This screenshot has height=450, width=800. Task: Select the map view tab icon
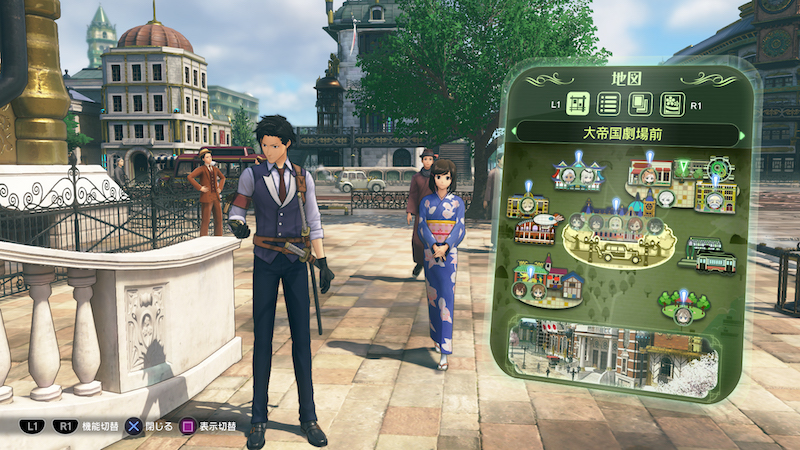(x=578, y=103)
